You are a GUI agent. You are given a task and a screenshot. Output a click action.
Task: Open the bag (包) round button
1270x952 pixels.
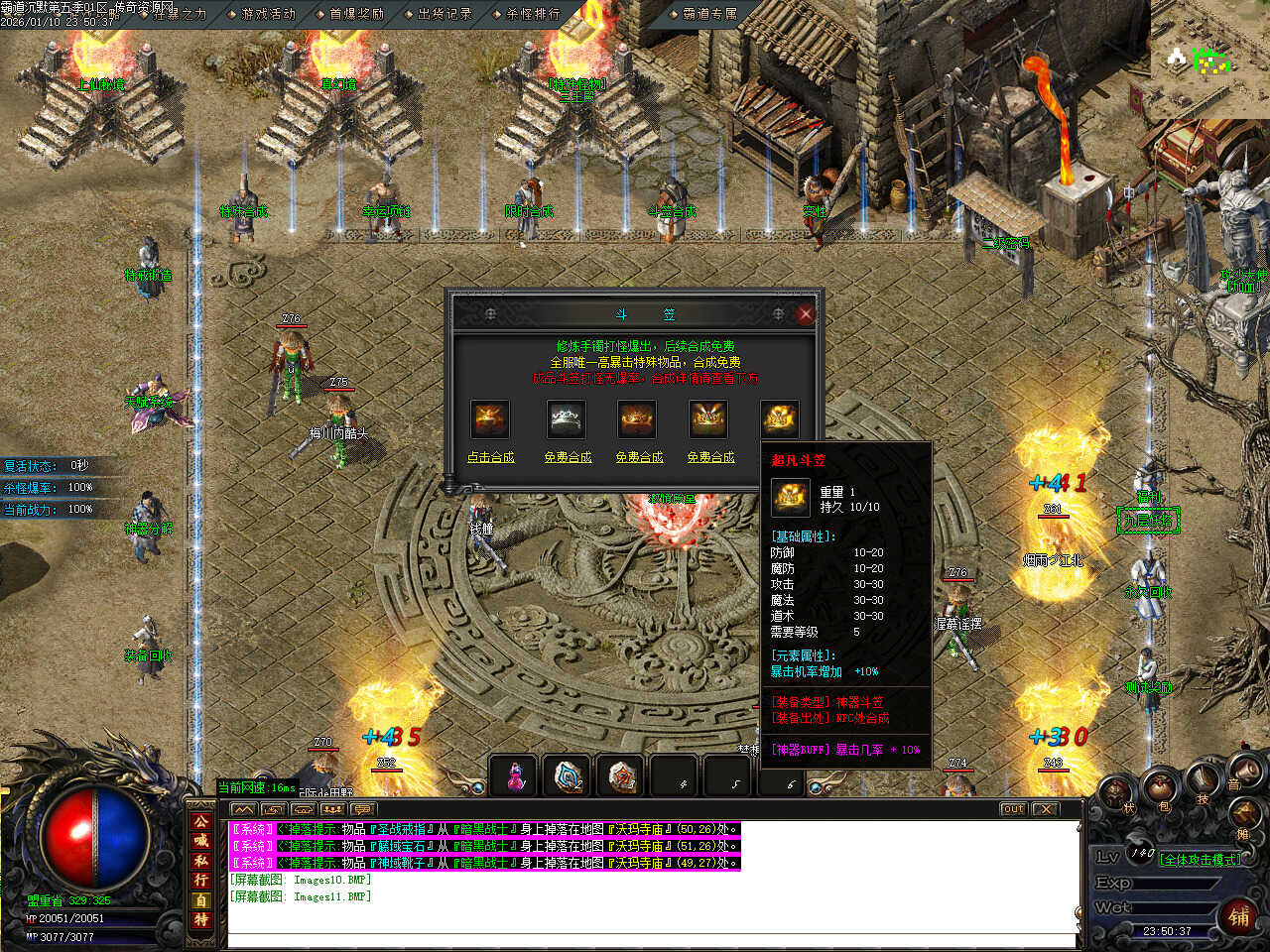1162,790
